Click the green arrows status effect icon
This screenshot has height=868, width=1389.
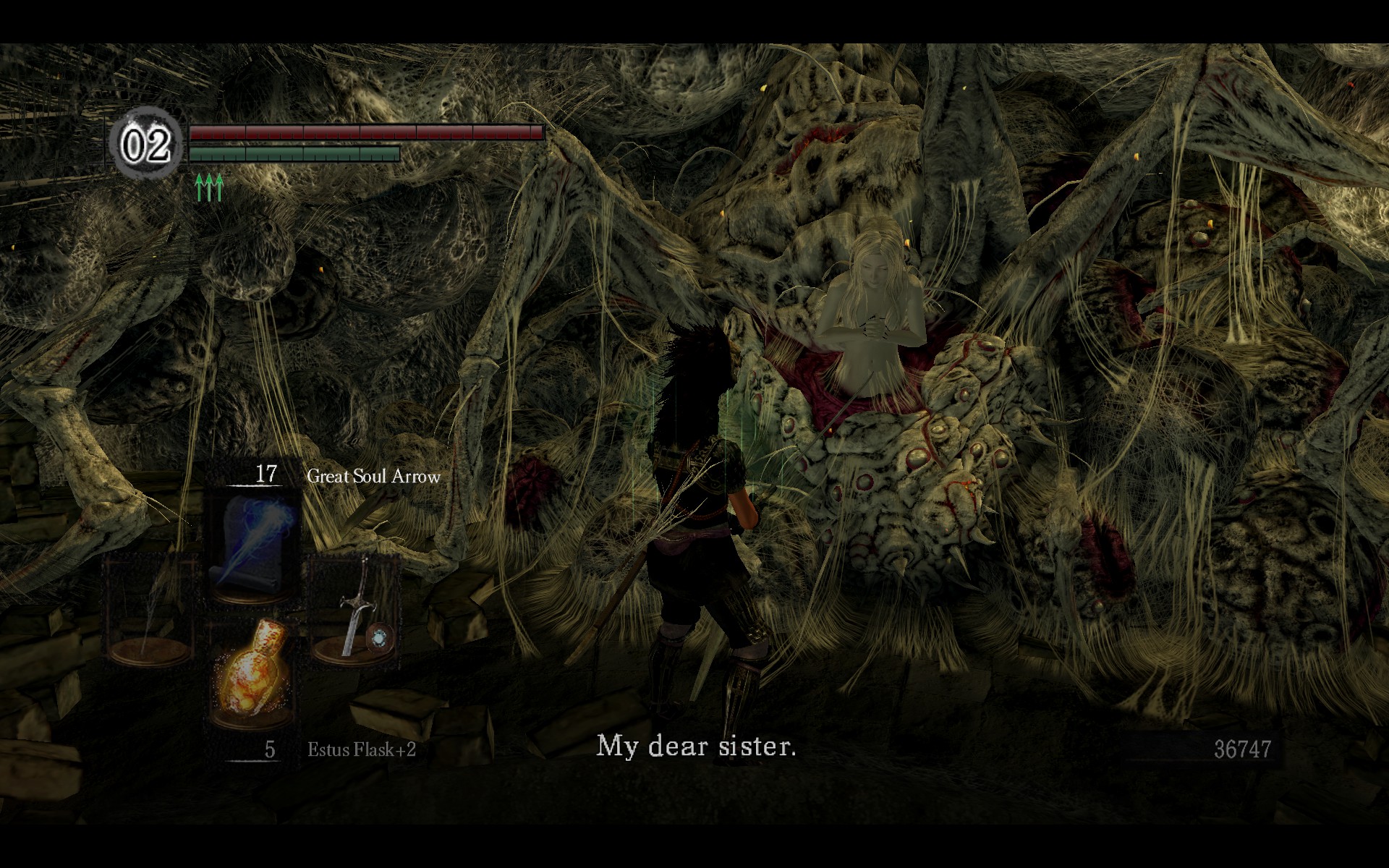(209, 187)
